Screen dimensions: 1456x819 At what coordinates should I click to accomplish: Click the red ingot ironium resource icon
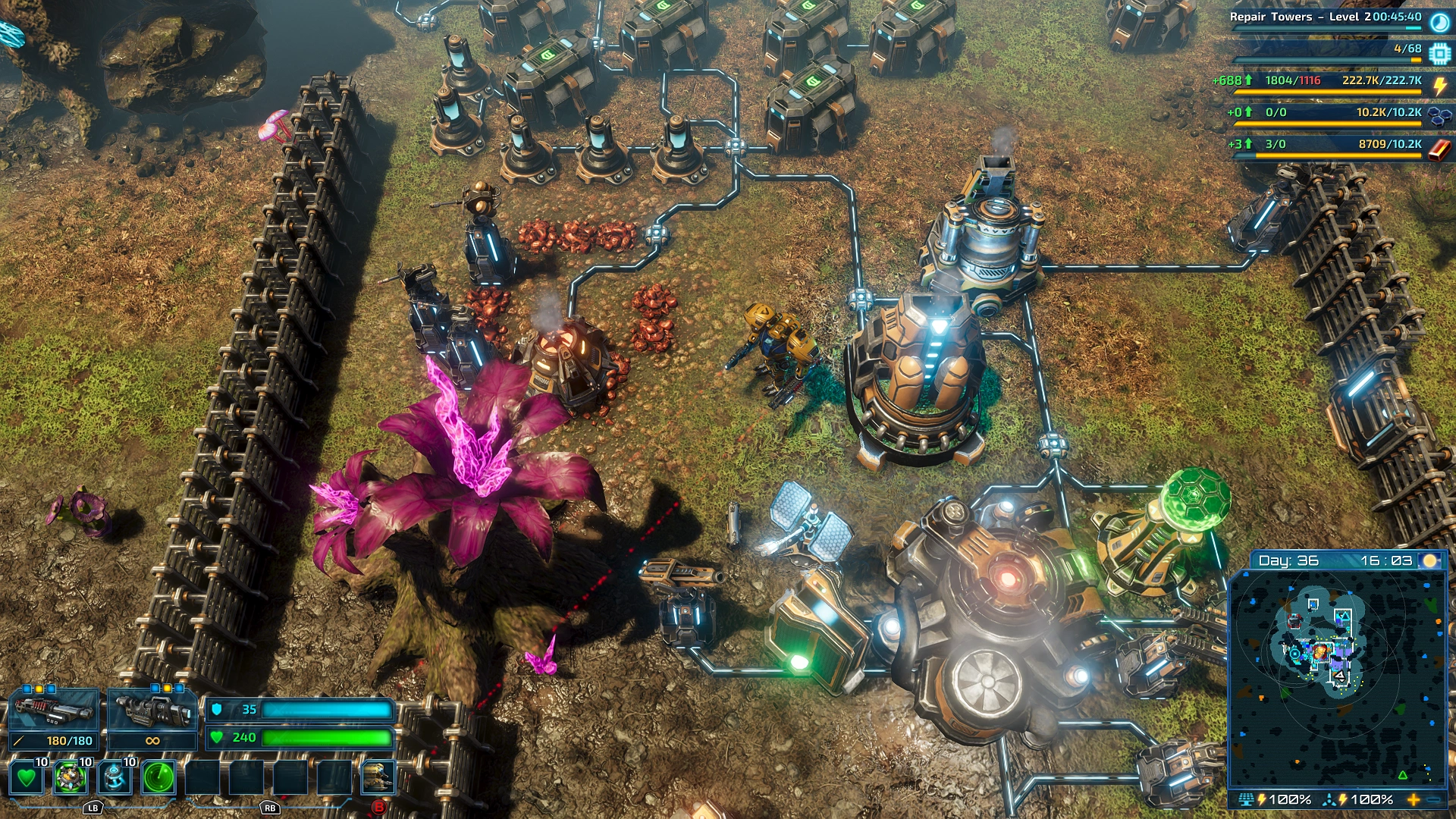pyautogui.click(x=1439, y=149)
